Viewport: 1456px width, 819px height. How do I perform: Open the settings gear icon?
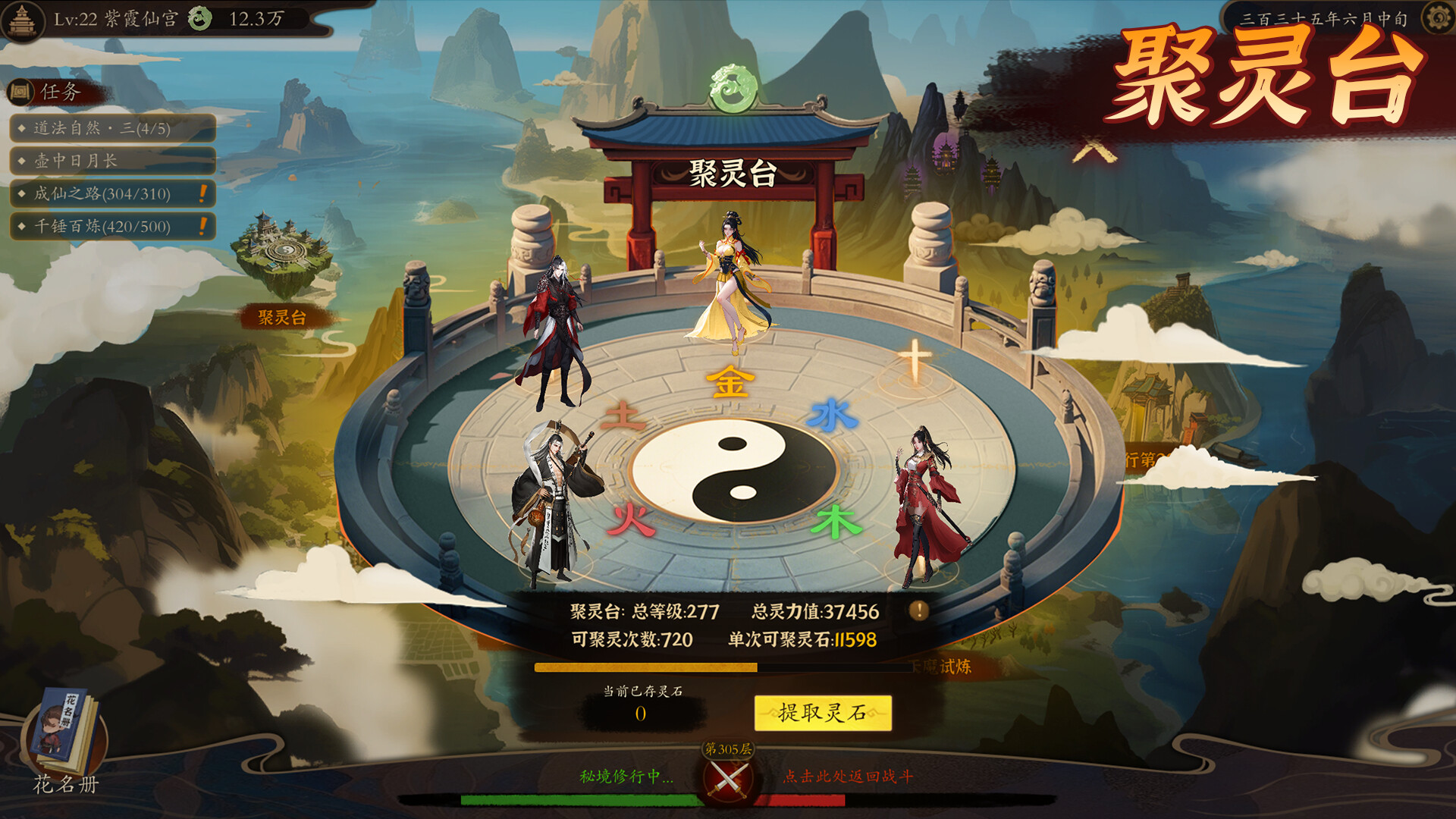coord(1437,18)
